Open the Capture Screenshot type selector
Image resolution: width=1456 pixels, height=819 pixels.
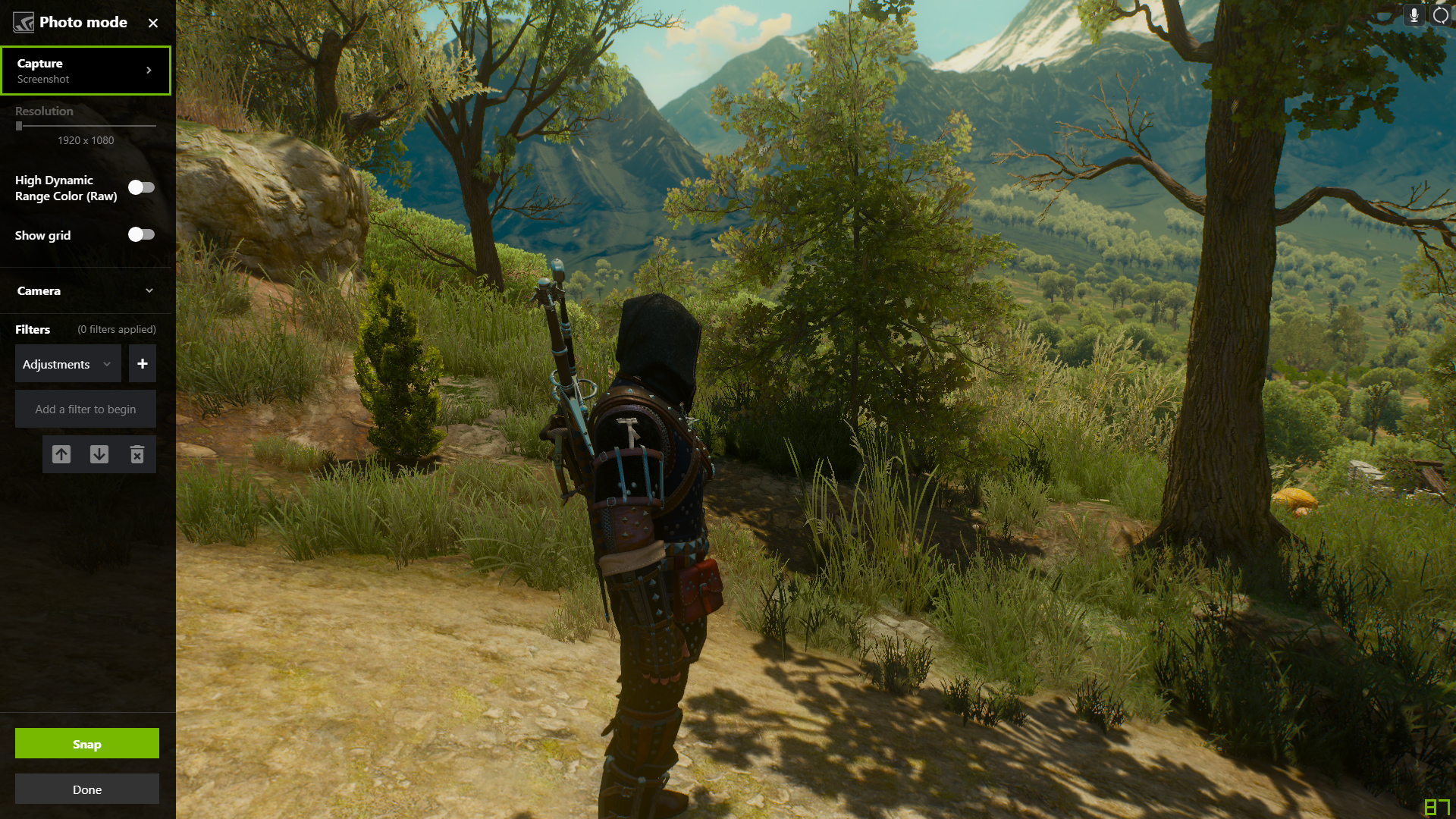[x=86, y=71]
